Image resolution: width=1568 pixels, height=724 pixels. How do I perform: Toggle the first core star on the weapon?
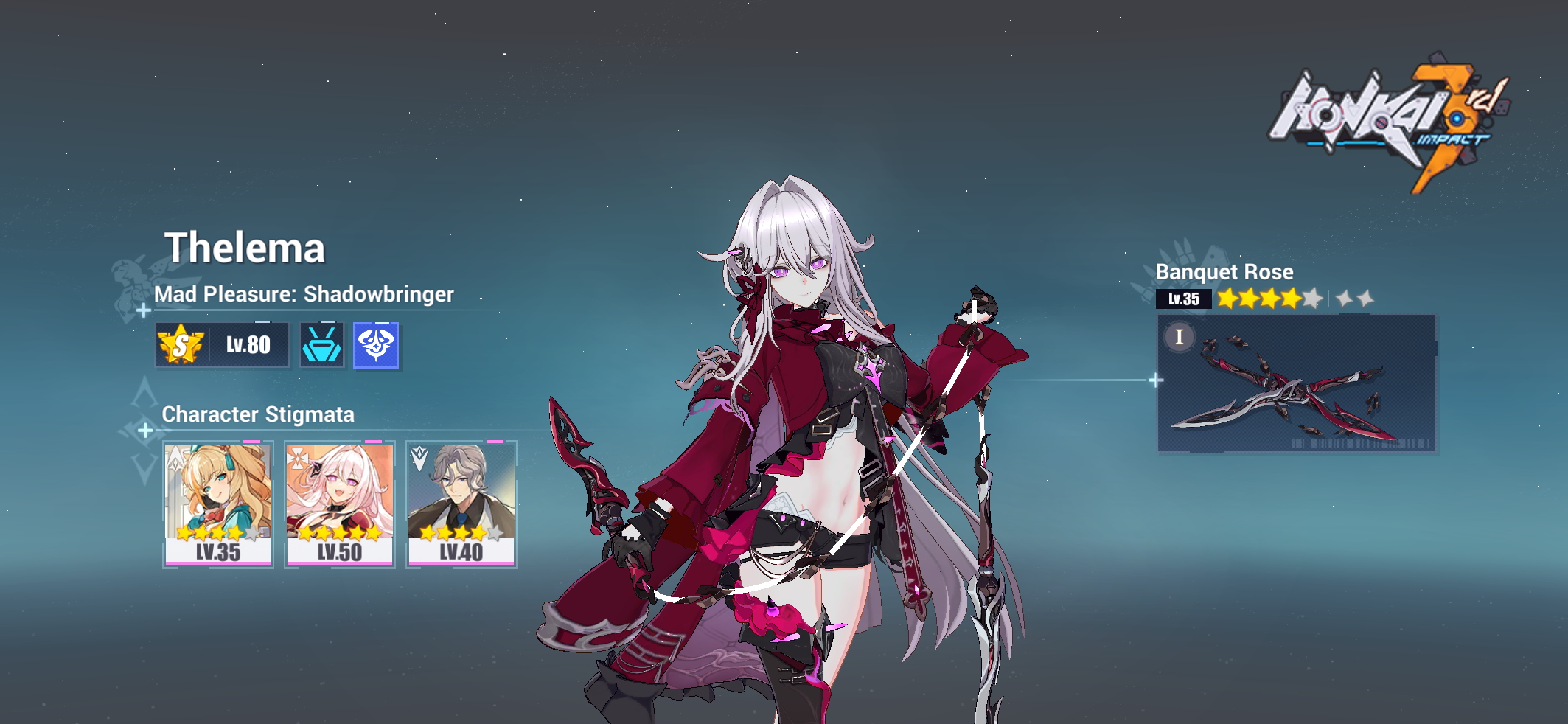point(1344,299)
